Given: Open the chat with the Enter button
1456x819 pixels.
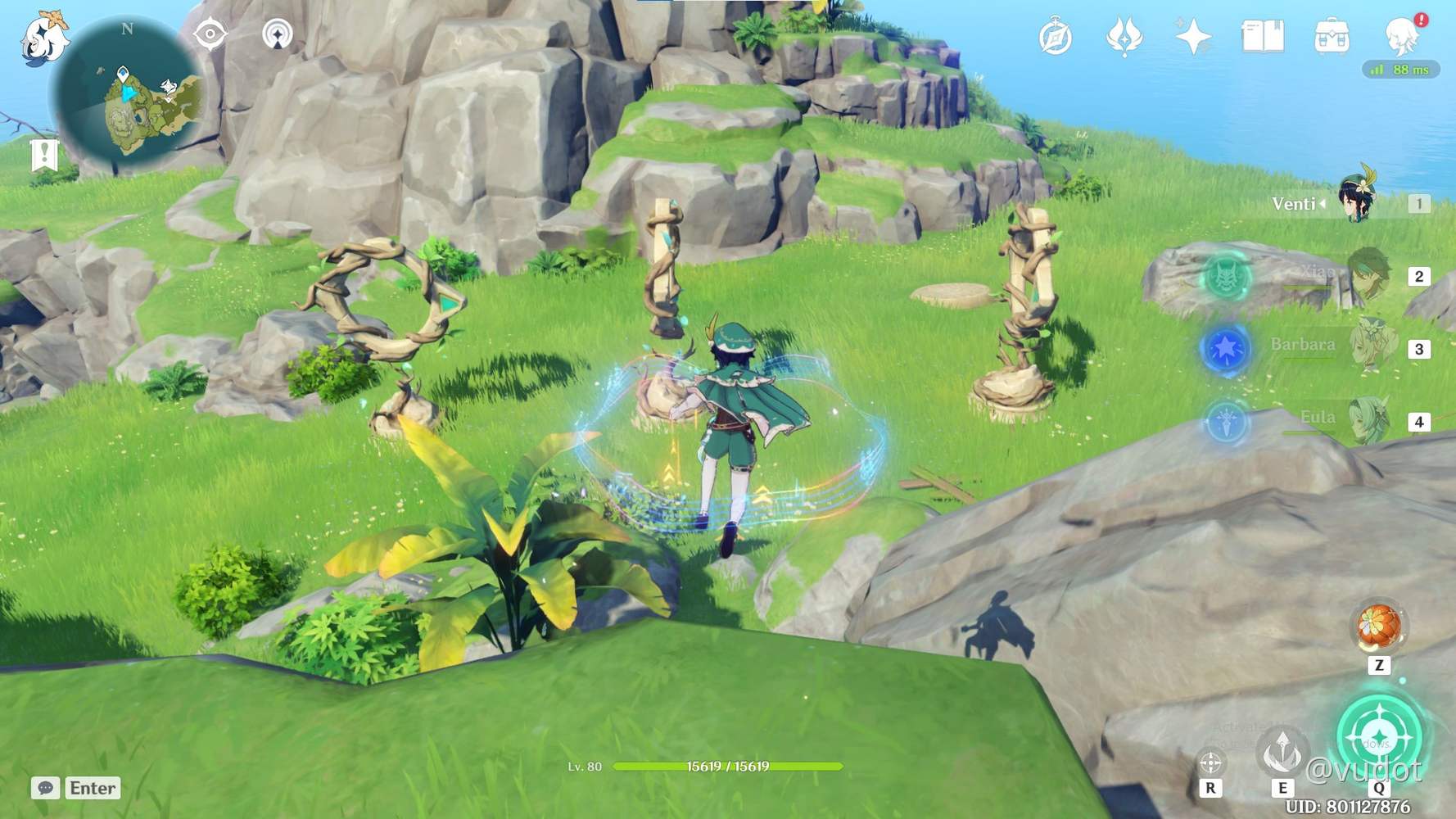Looking at the screenshot, I should tap(91, 788).
